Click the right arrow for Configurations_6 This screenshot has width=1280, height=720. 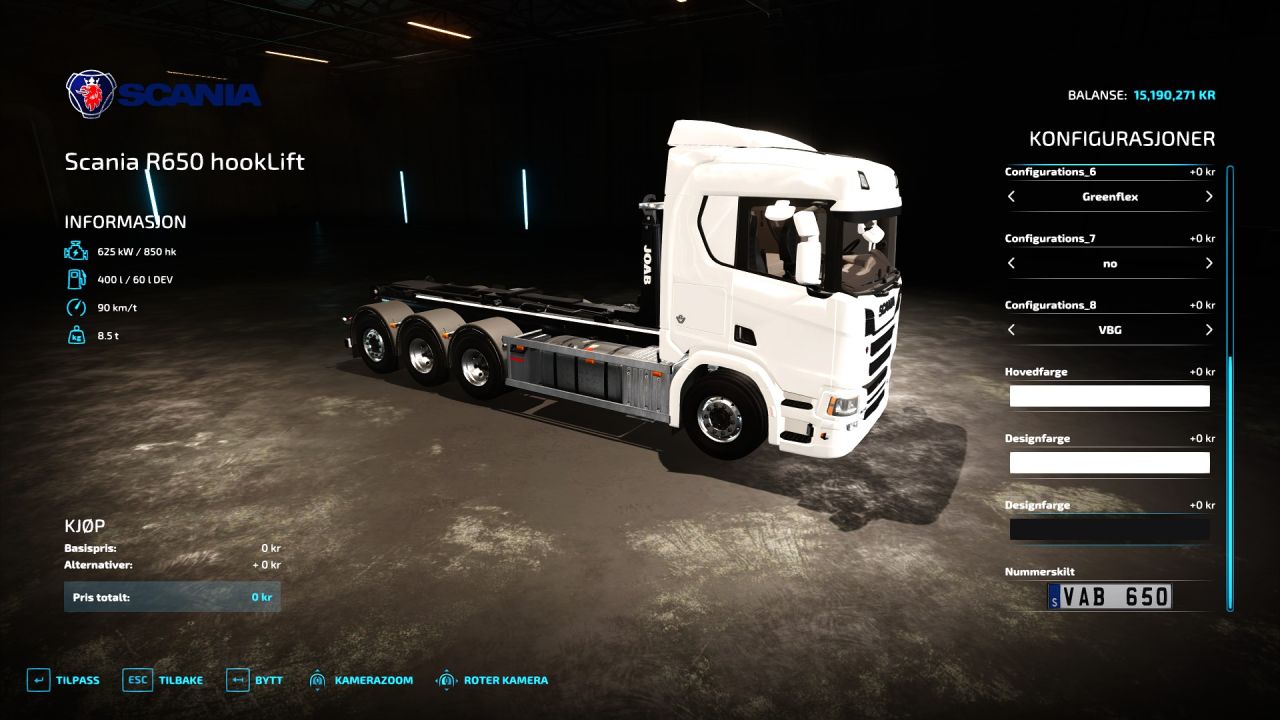1209,197
